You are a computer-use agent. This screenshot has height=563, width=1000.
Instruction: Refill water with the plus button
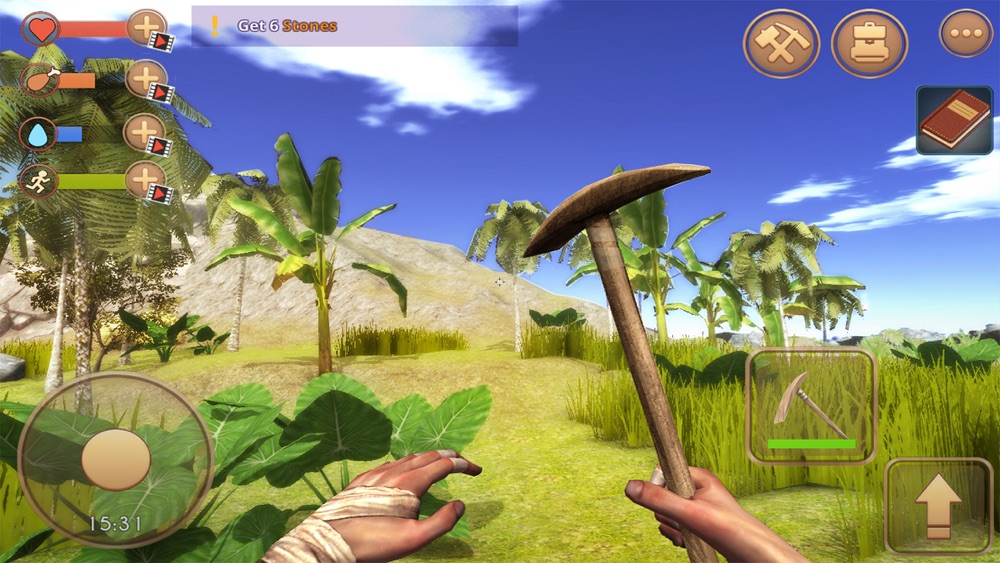pos(144,133)
